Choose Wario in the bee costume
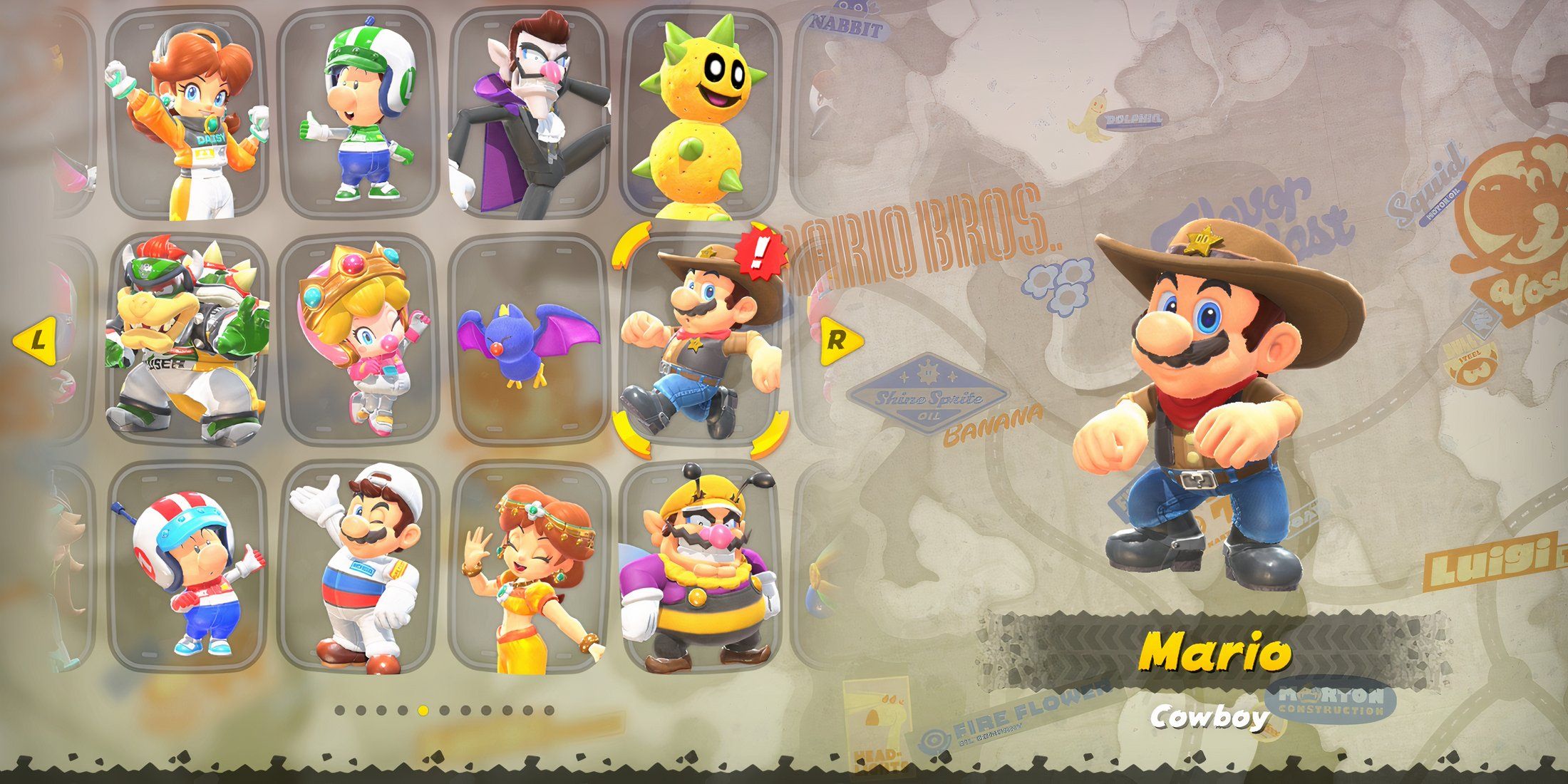1568x784 pixels. pos(701,567)
